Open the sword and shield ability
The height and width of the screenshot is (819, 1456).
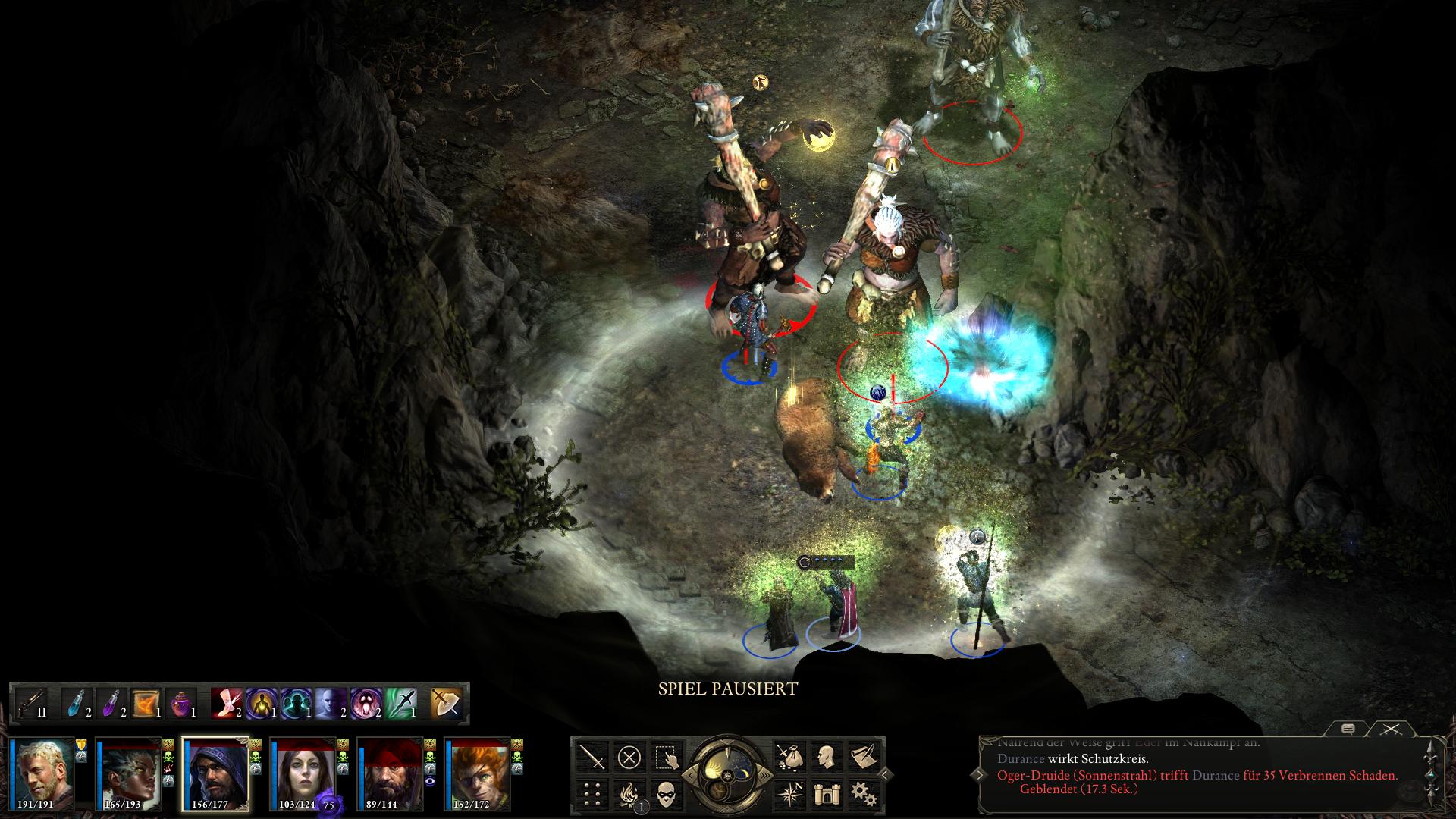446,703
